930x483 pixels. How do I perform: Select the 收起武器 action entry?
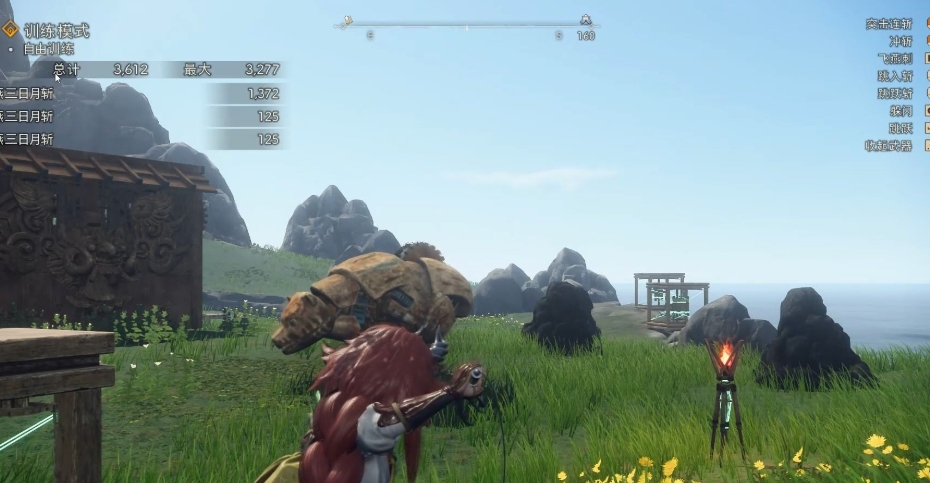tap(888, 146)
